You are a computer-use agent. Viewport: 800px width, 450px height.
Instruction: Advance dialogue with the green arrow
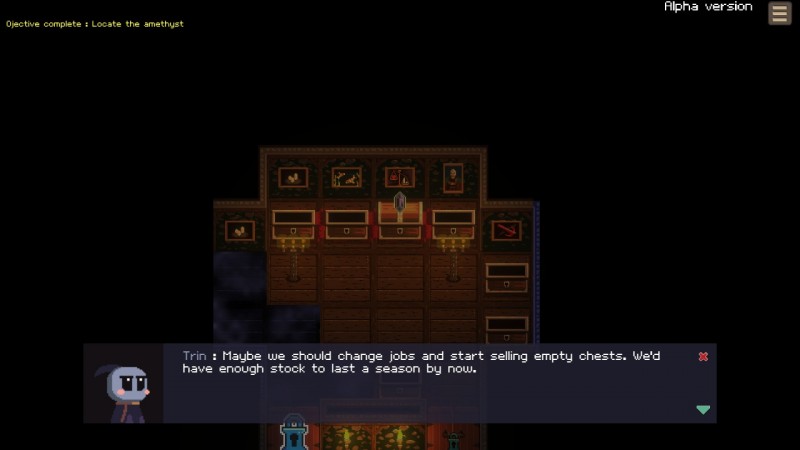(703, 409)
